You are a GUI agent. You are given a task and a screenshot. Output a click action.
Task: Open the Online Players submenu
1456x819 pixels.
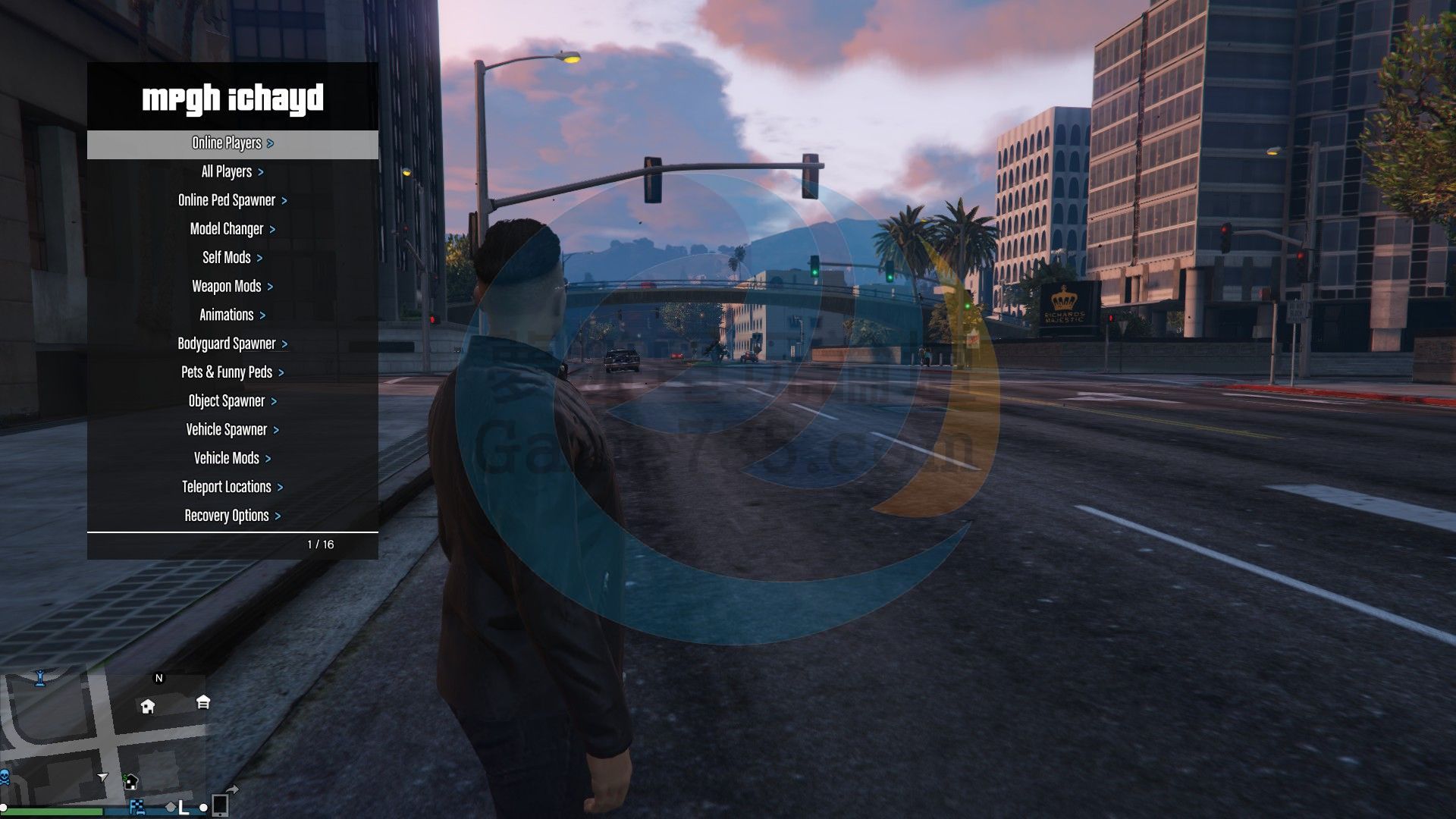pyautogui.click(x=232, y=143)
